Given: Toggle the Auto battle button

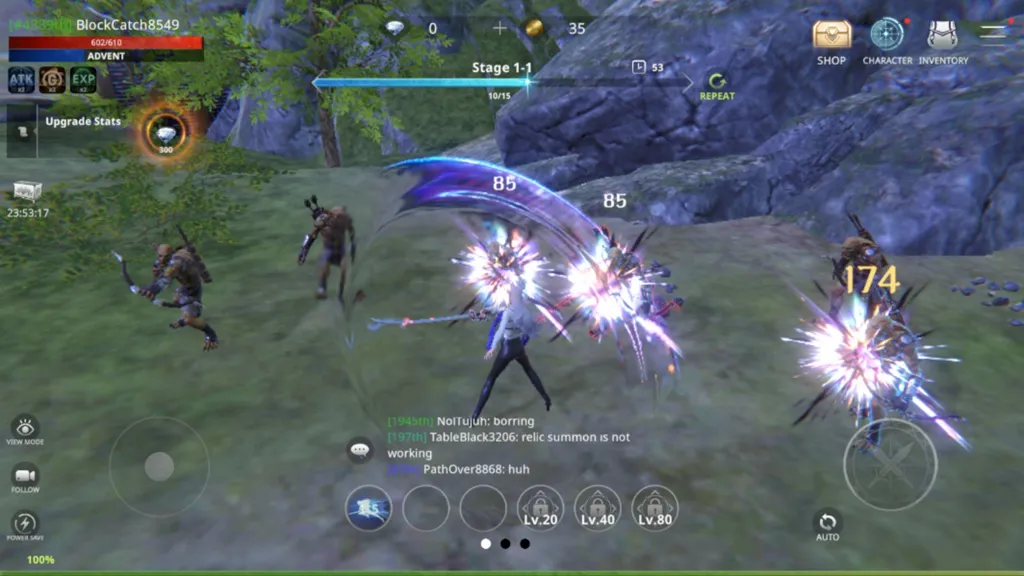Looking at the screenshot, I should coord(827,524).
